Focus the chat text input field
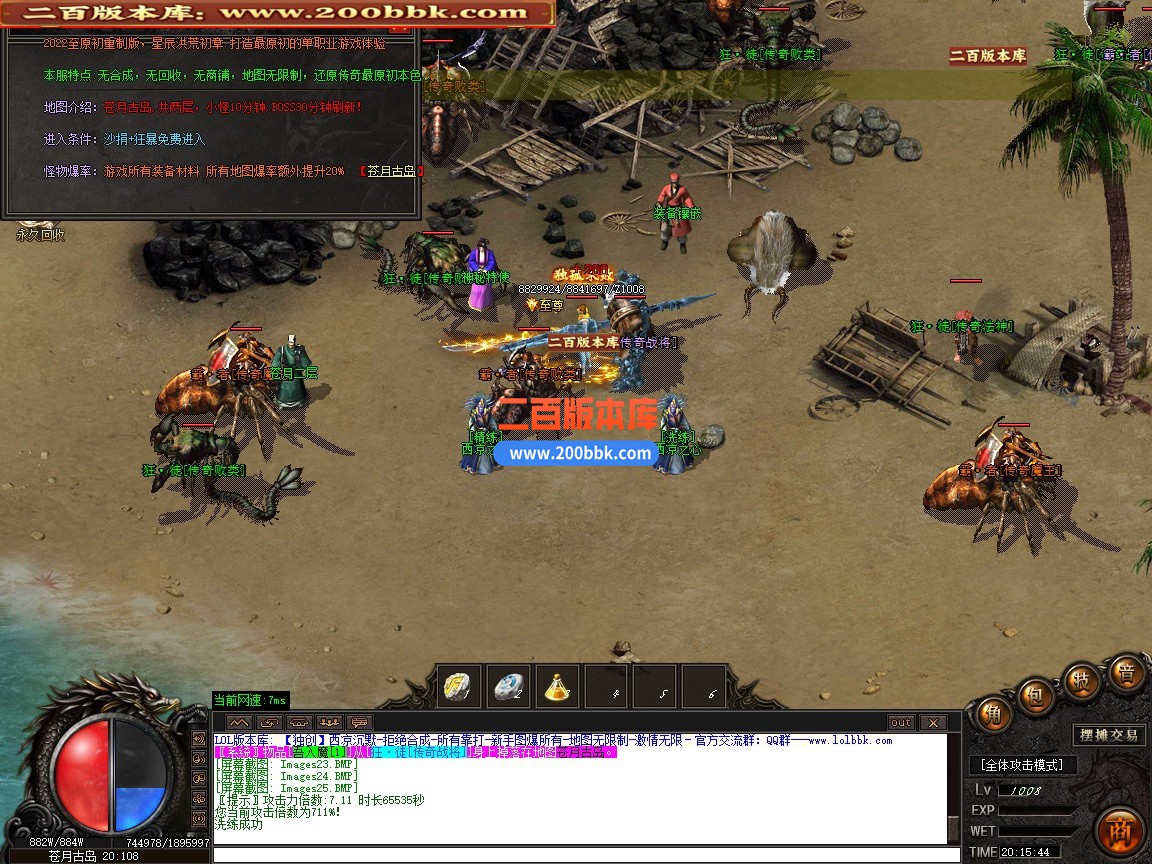 (x=580, y=854)
